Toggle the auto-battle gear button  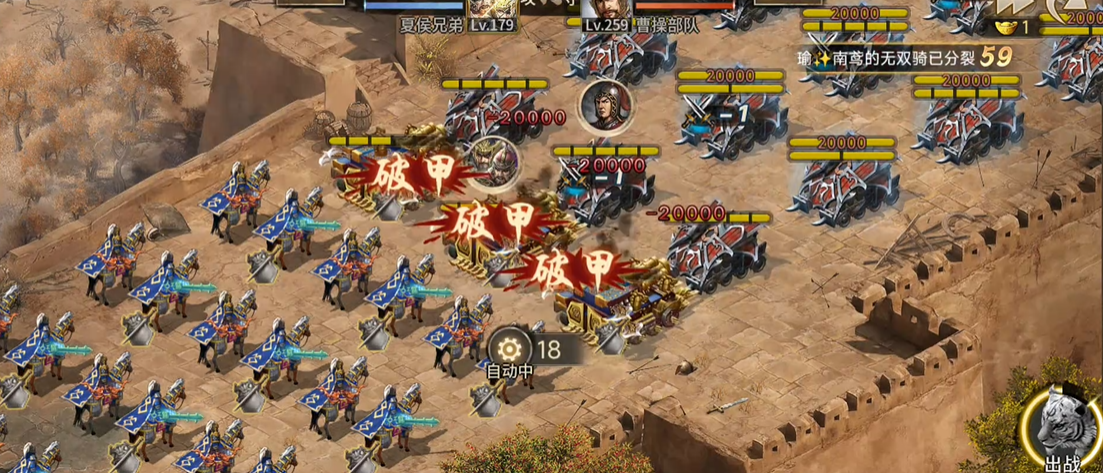pyautogui.click(x=511, y=349)
